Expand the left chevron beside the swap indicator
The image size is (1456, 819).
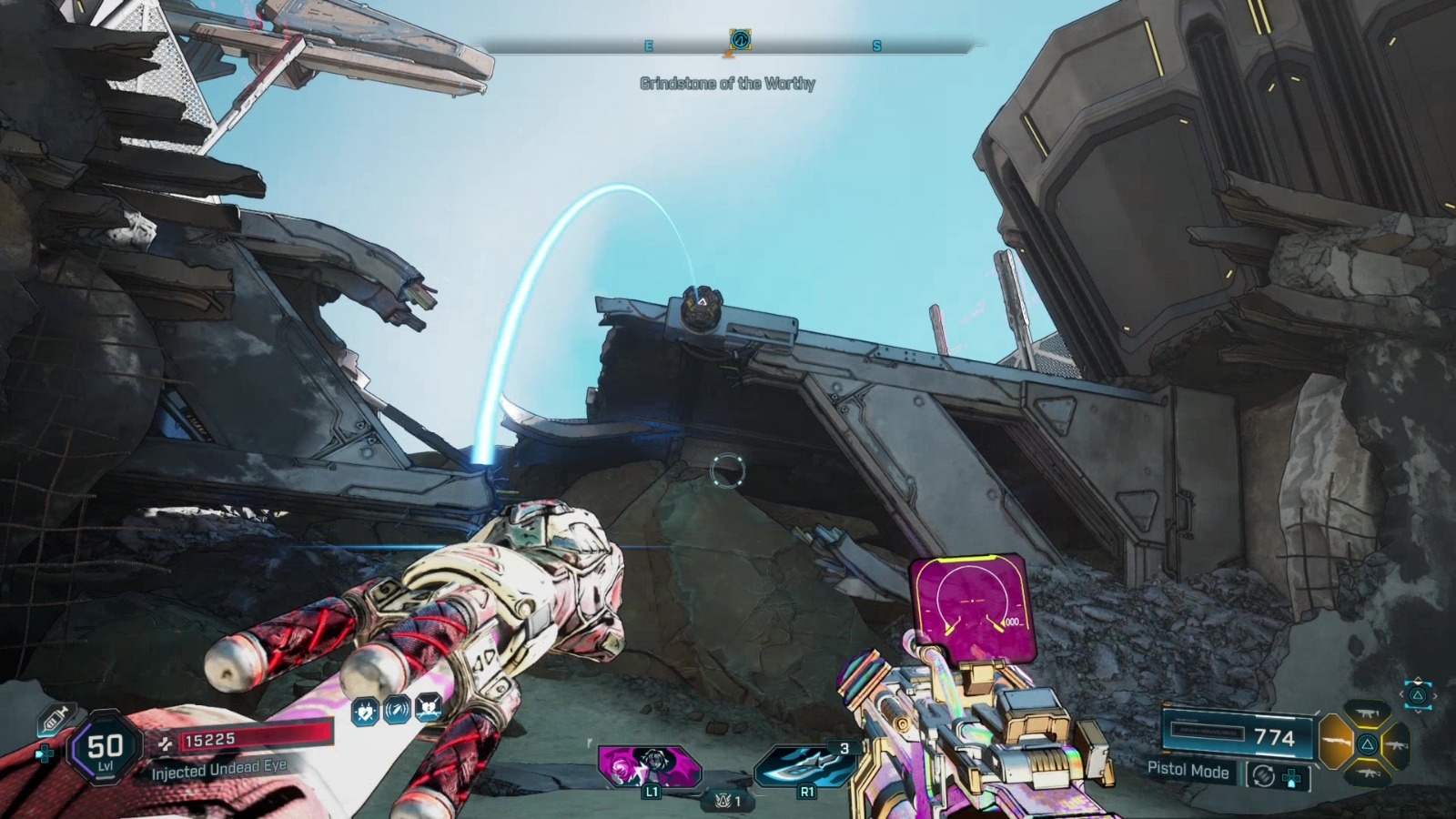point(1403,693)
